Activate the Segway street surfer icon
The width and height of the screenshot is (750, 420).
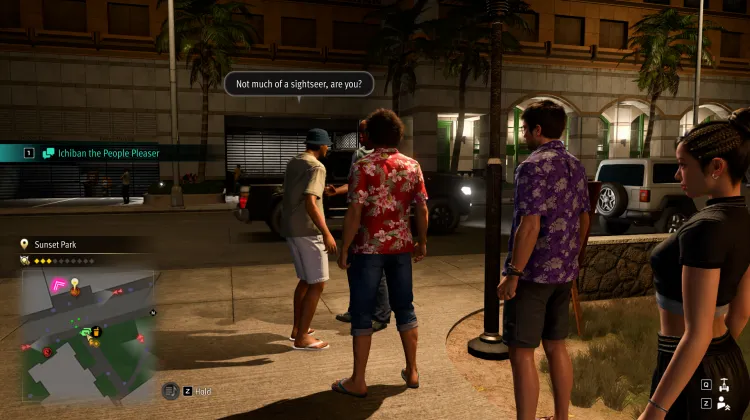(x=722, y=383)
